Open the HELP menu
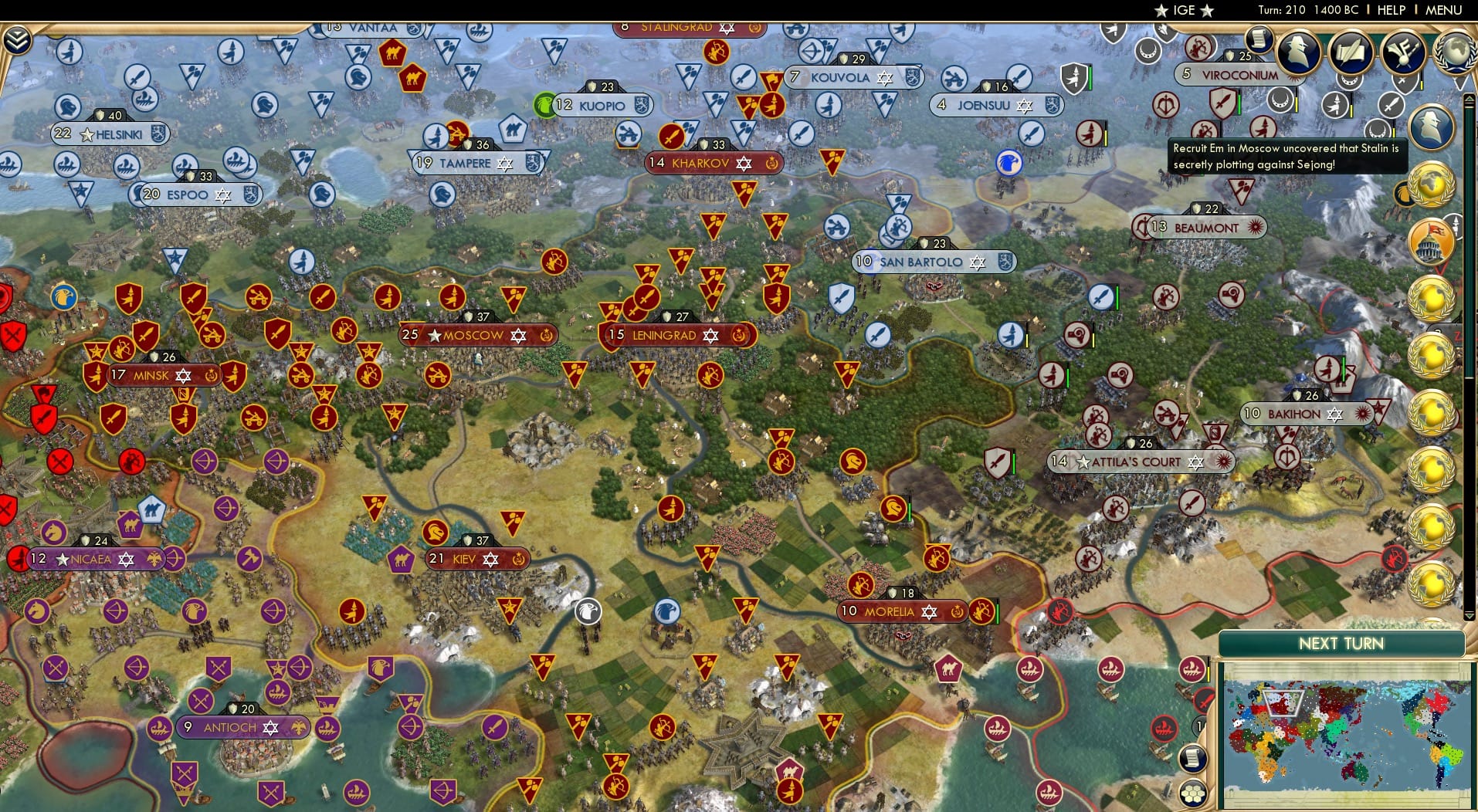 click(1390, 10)
